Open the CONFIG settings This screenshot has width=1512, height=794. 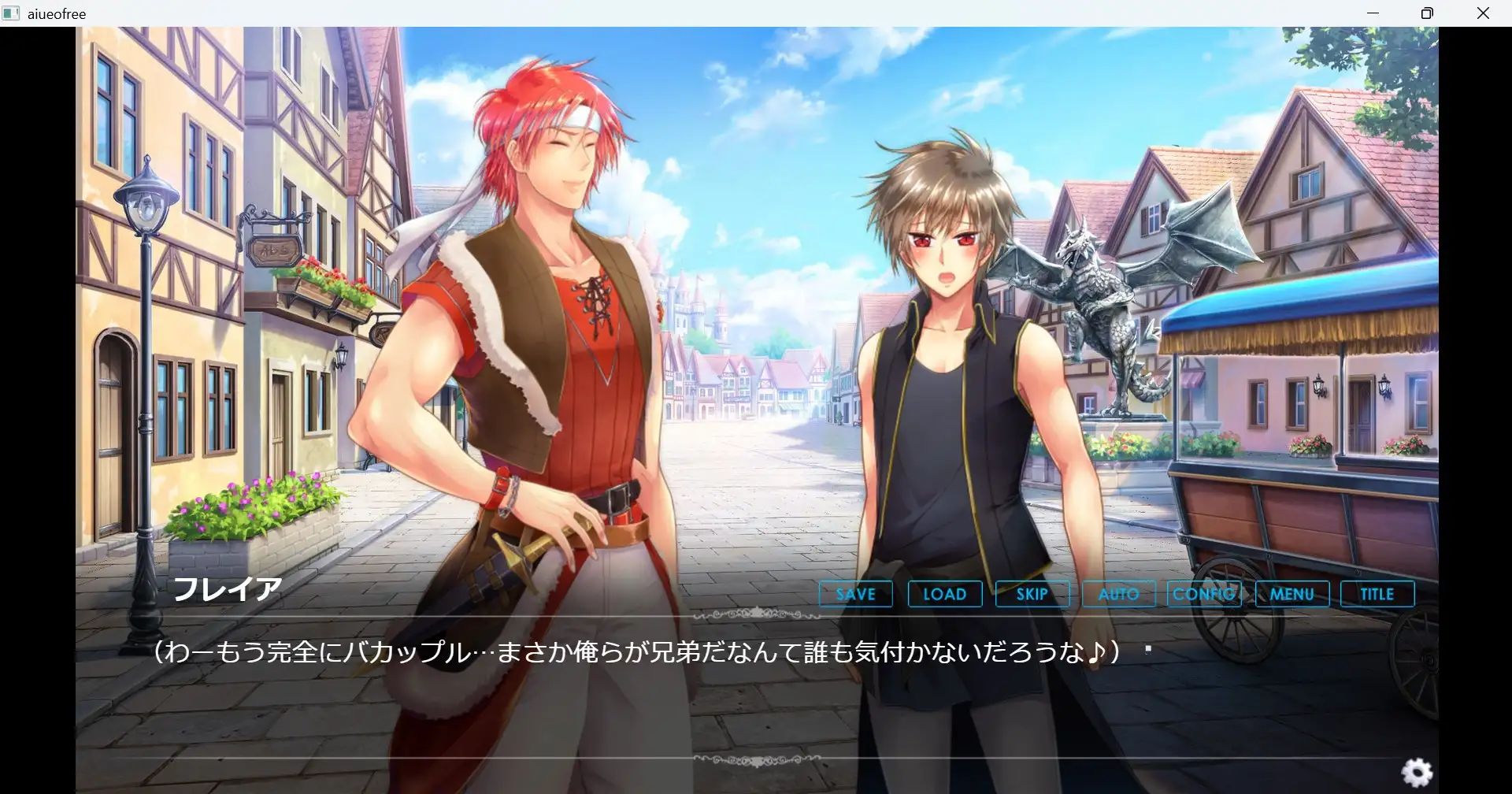1204,594
